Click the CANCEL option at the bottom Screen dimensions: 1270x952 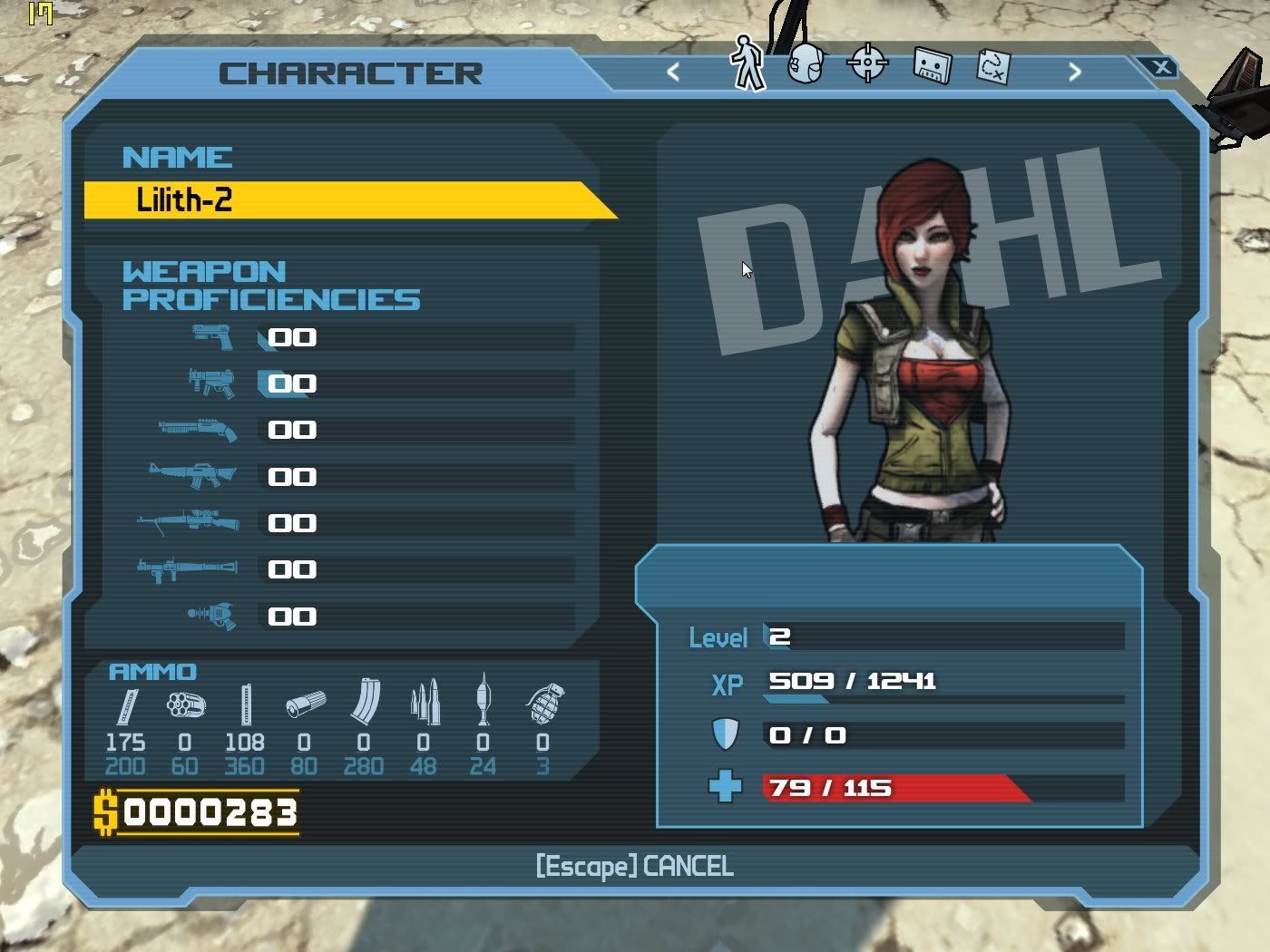pyautogui.click(x=635, y=867)
